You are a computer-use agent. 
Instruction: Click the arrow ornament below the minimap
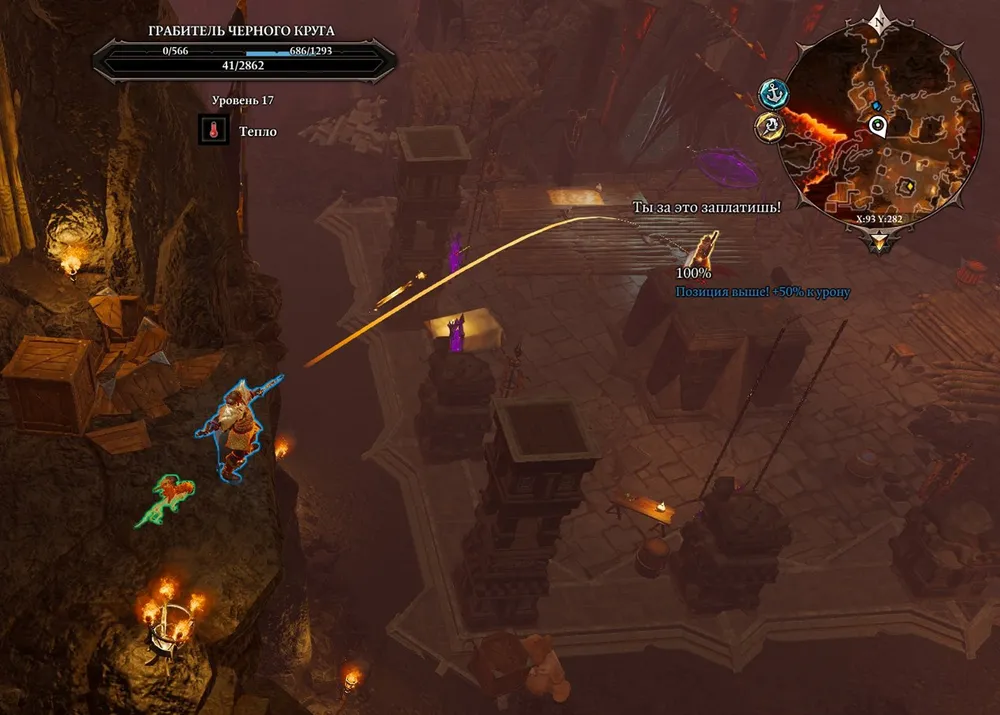(x=879, y=241)
